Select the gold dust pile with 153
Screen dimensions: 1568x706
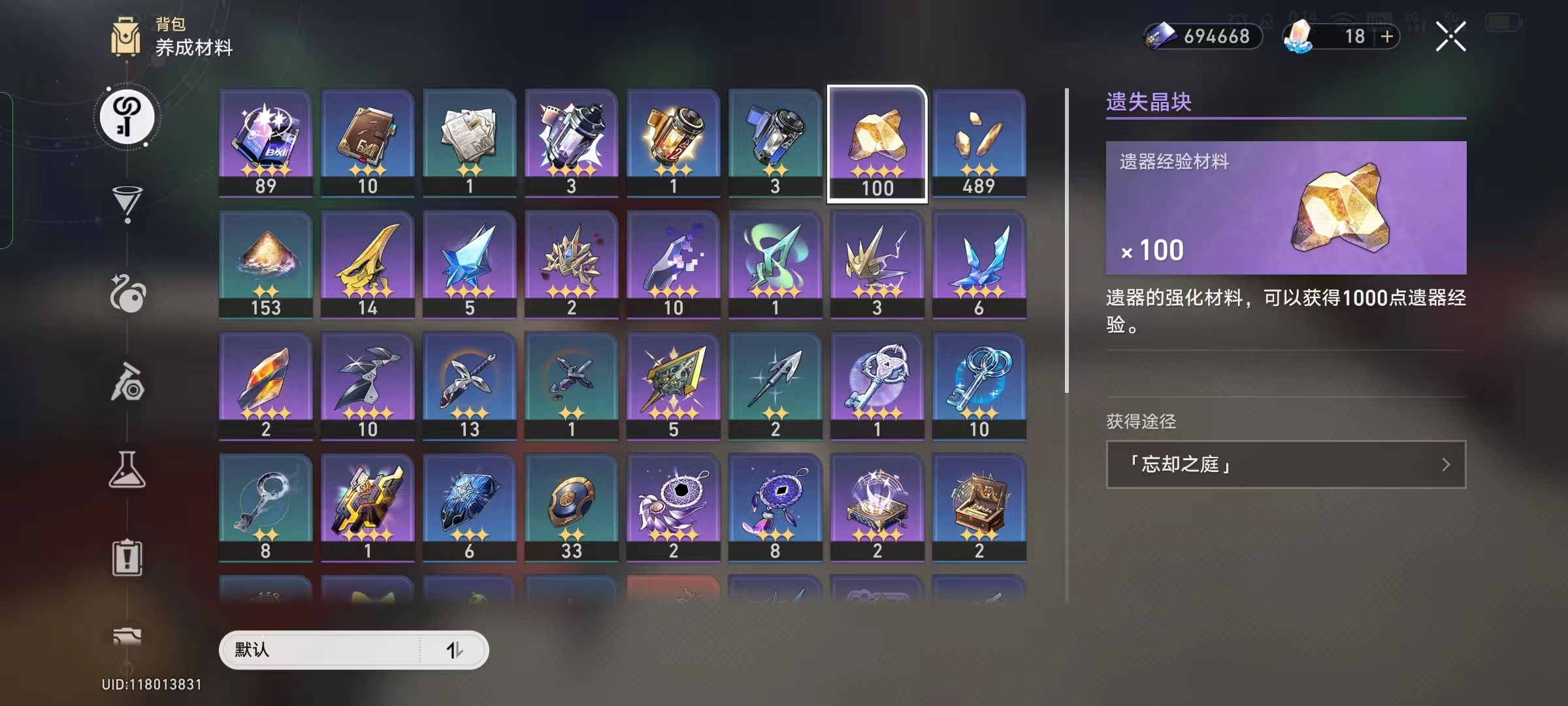[265, 264]
